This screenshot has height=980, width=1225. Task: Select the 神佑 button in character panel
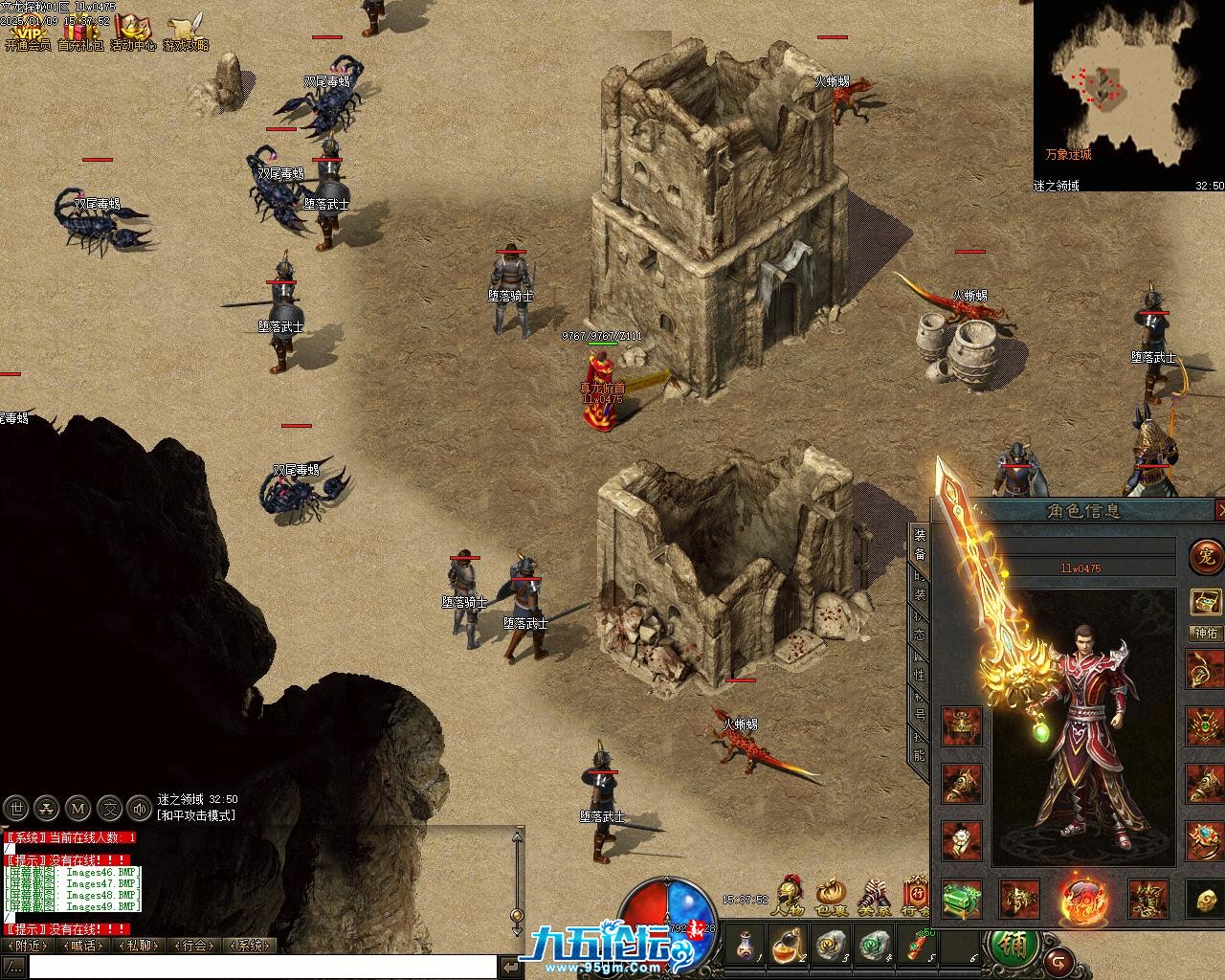pyautogui.click(x=1205, y=633)
